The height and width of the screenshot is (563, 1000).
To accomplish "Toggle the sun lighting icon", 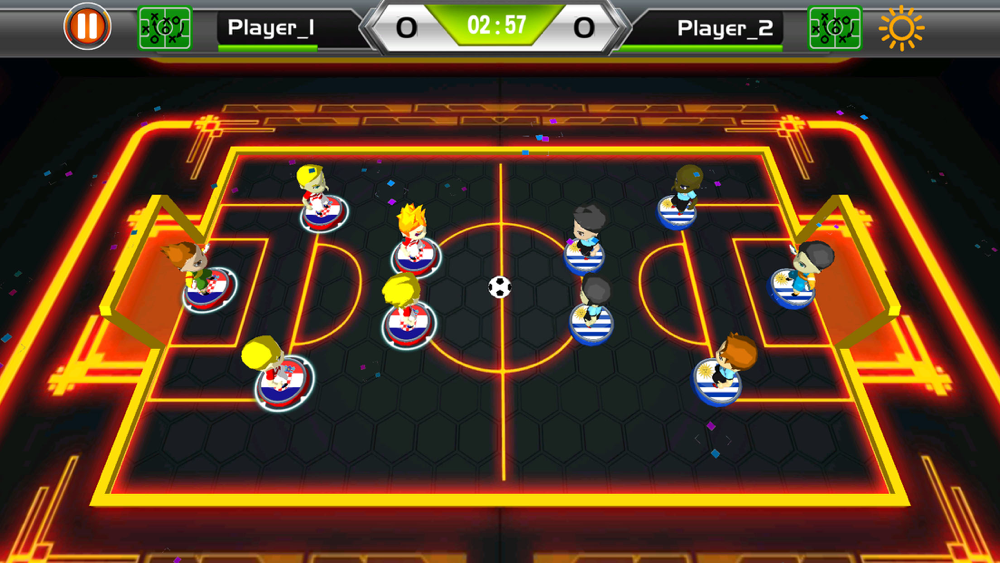I will tap(901, 28).
